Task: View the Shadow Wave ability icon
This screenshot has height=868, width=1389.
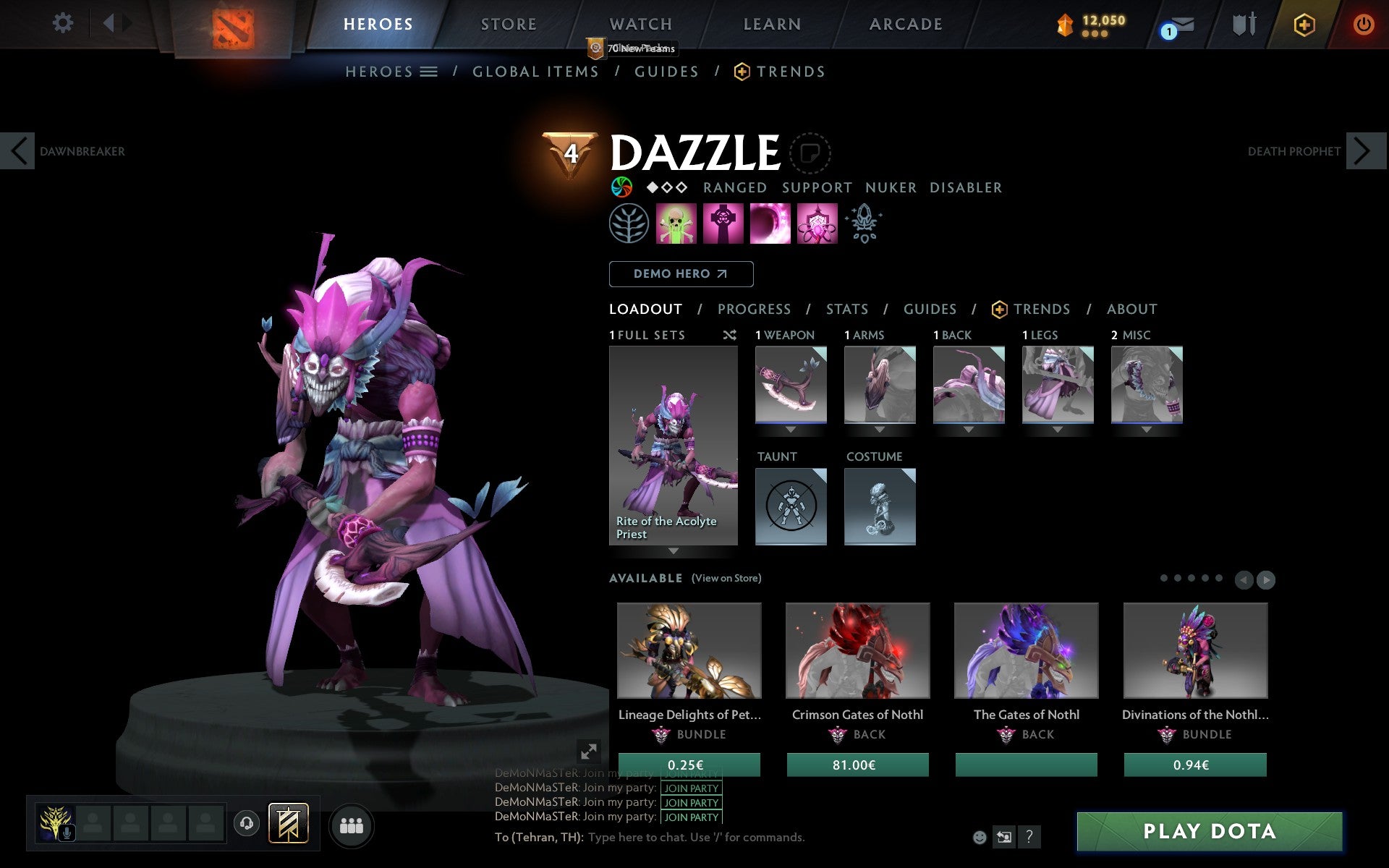Action: point(770,224)
